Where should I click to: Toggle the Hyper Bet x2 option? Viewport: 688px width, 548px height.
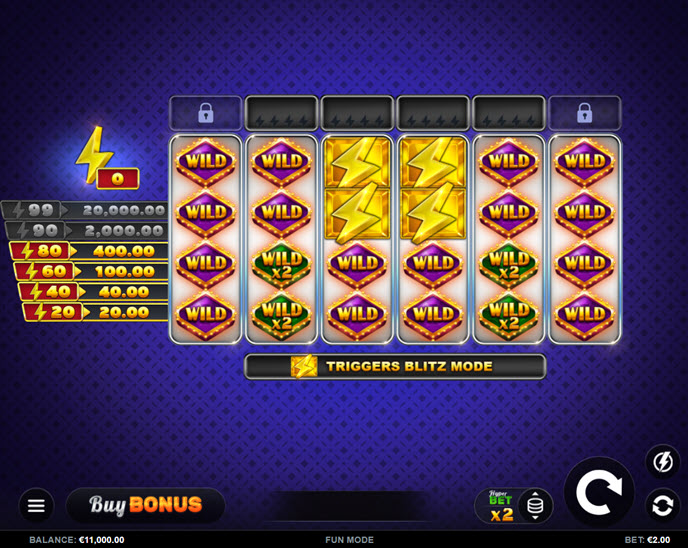pyautogui.click(x=500, y=506)
